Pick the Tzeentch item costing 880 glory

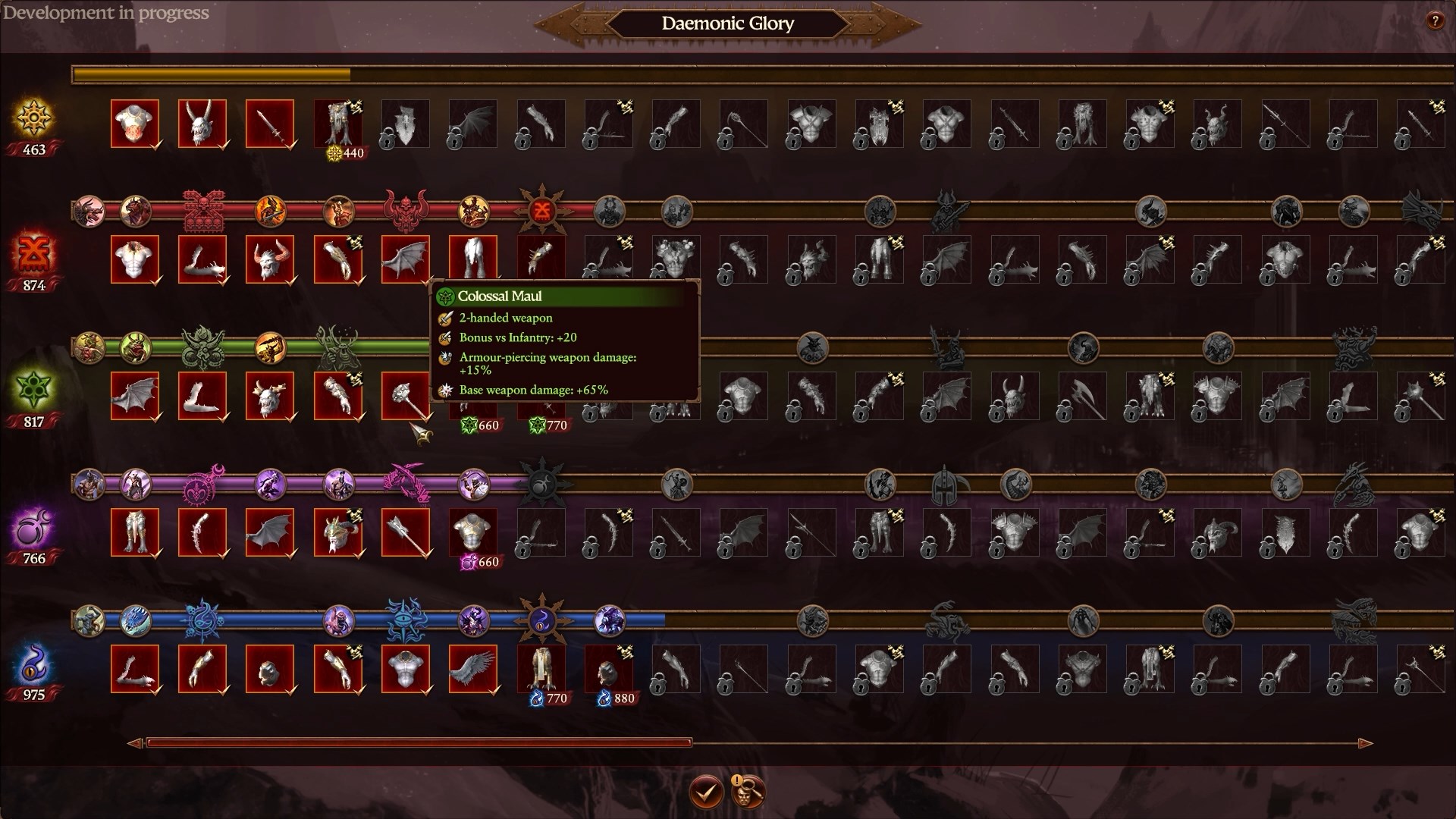point(609,669)
